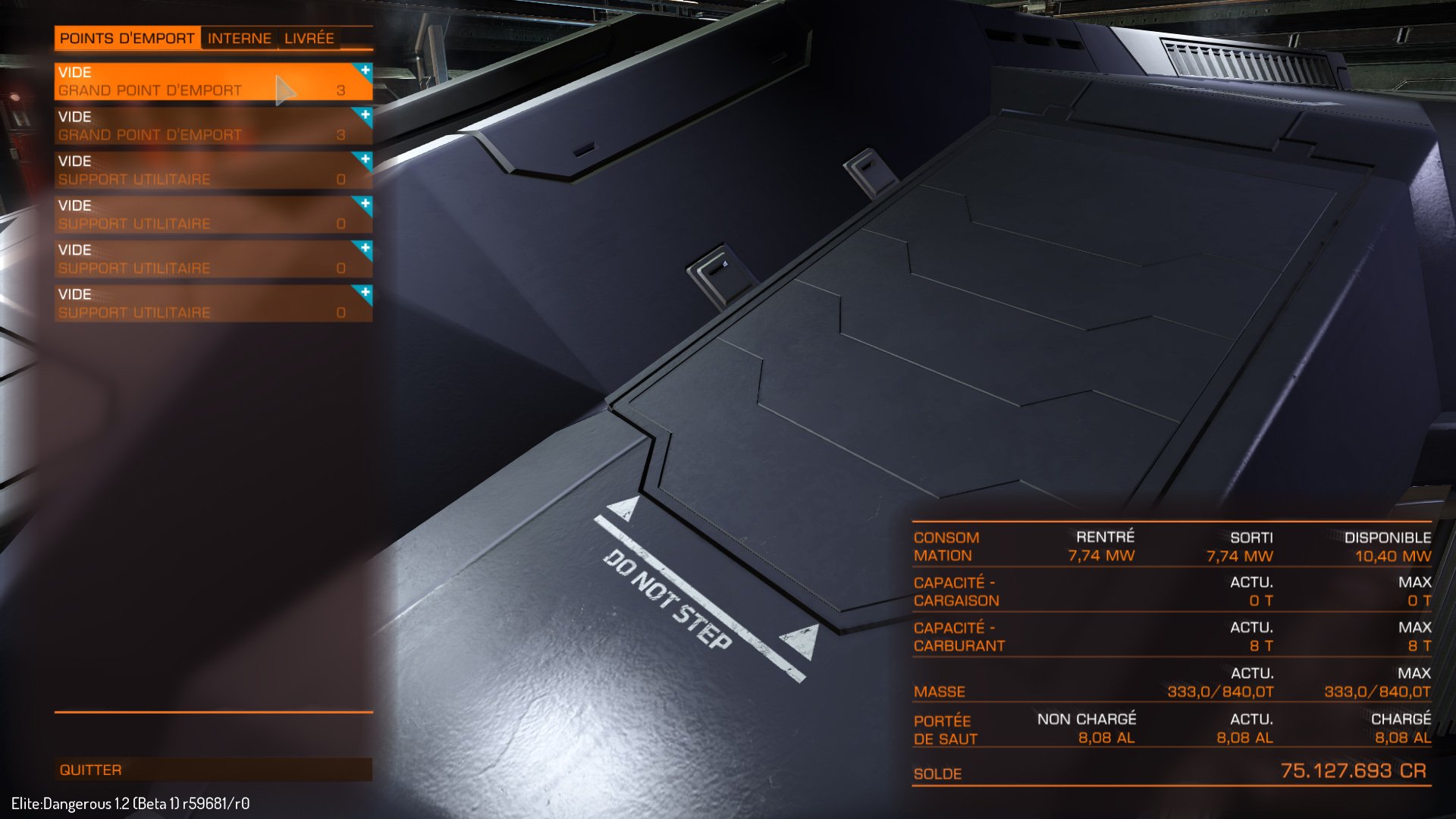Switch to the Livrée tab

[x=309, y=39]
